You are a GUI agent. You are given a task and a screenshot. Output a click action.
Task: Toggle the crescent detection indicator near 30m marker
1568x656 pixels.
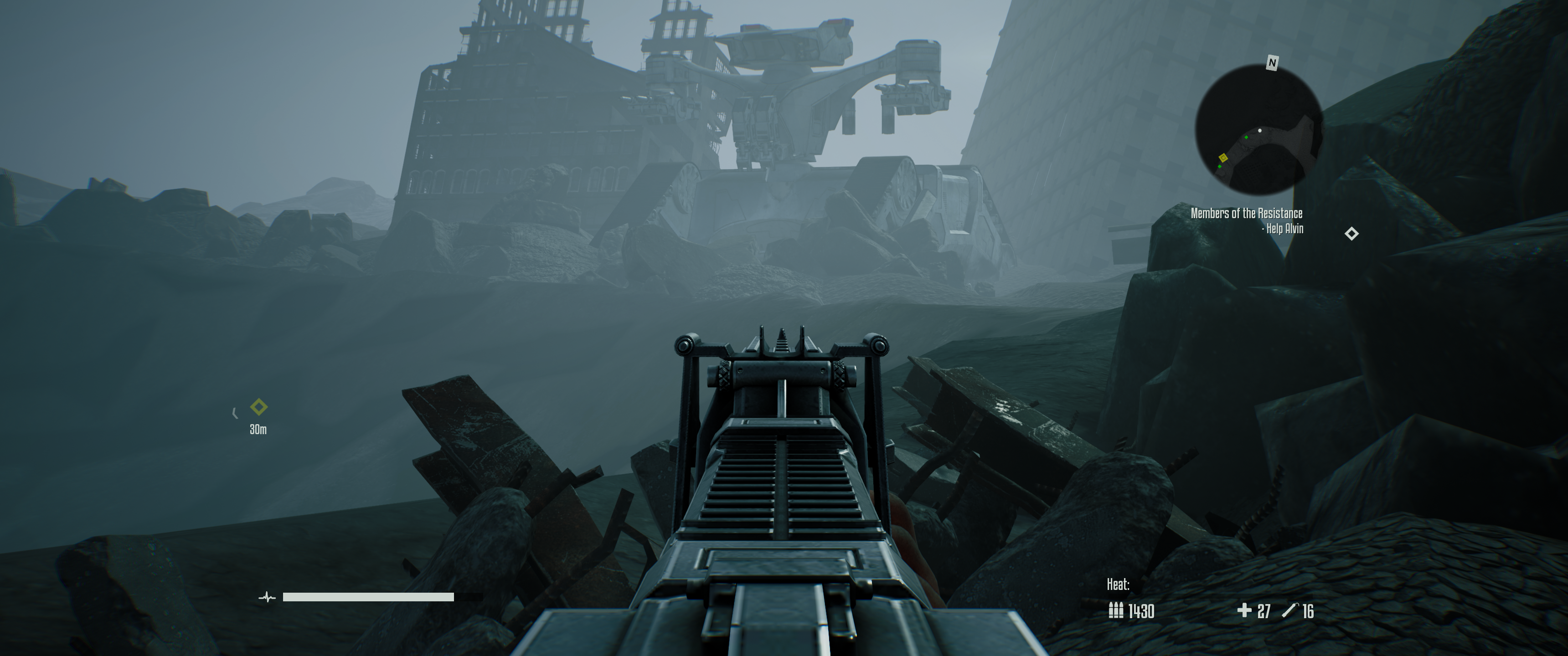pos(236,414)
